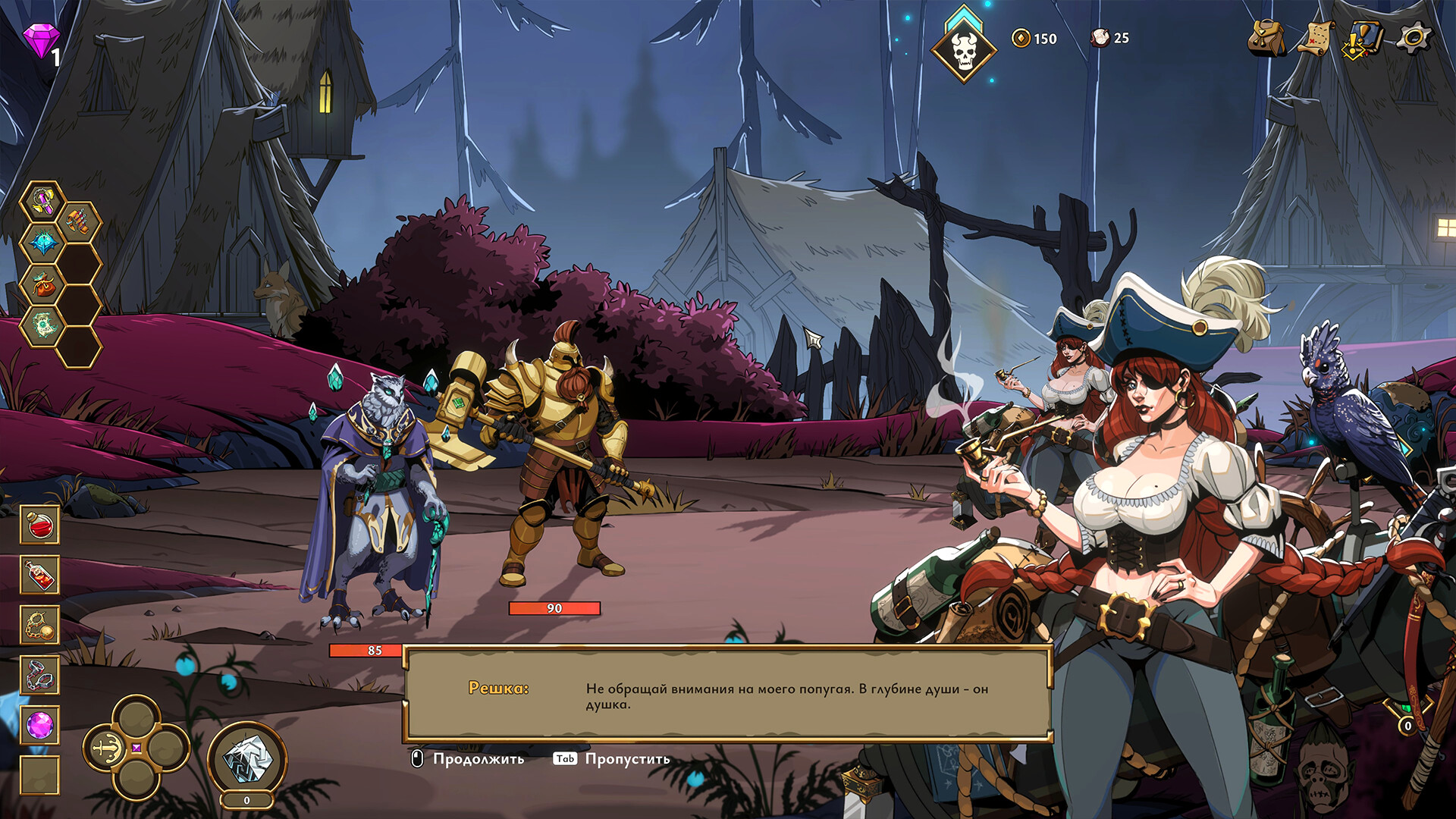1456x819 pixels.
Task: Select the orange pouch relic
Action: (44, 284)
